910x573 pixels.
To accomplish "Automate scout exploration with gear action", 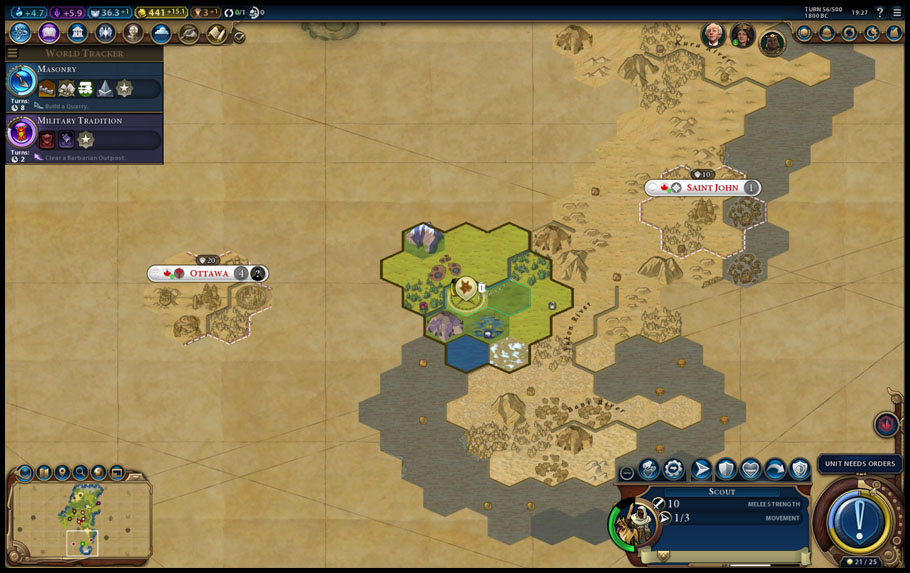I will (674, 468).
